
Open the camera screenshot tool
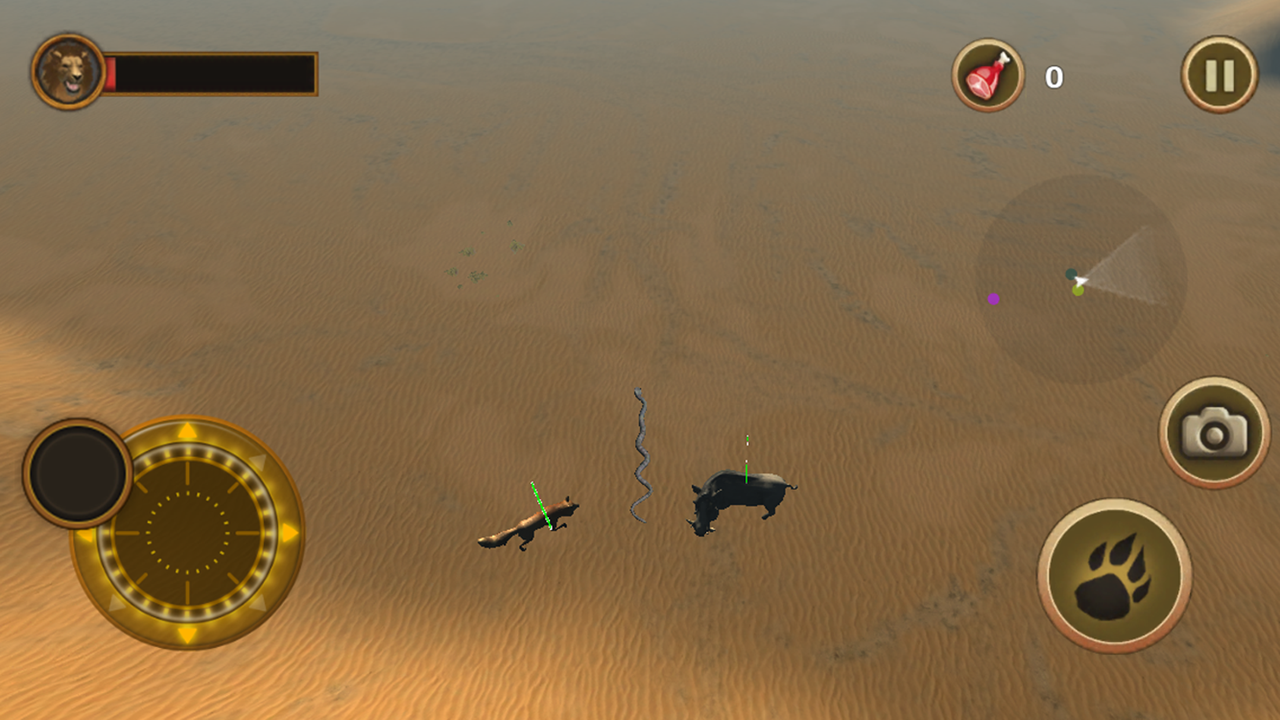[x=1213, y=430]
